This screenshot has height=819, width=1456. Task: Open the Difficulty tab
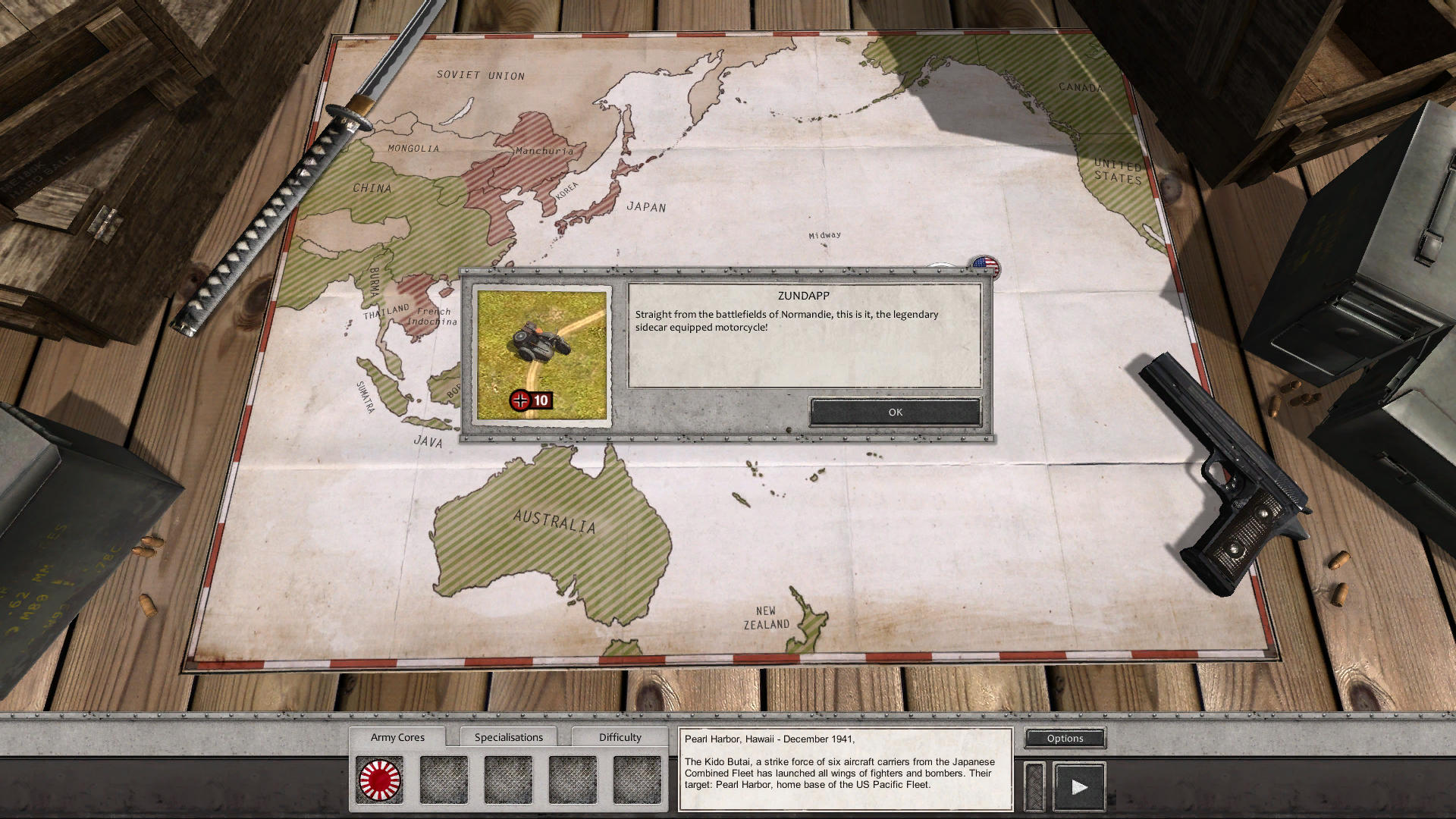tap(620, 736)
